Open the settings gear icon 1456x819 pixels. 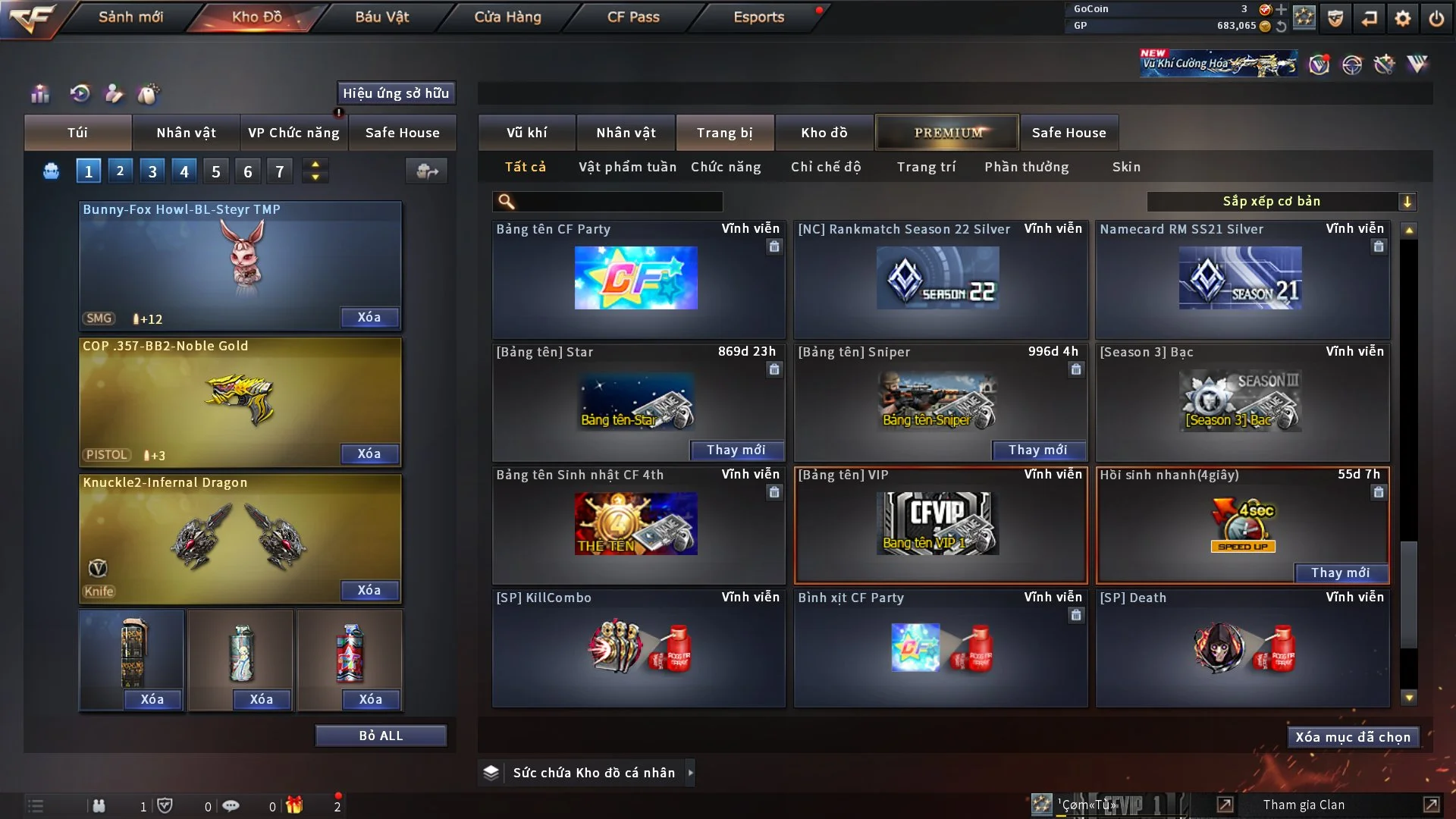pyautogui.click(x=1403, y=17)
